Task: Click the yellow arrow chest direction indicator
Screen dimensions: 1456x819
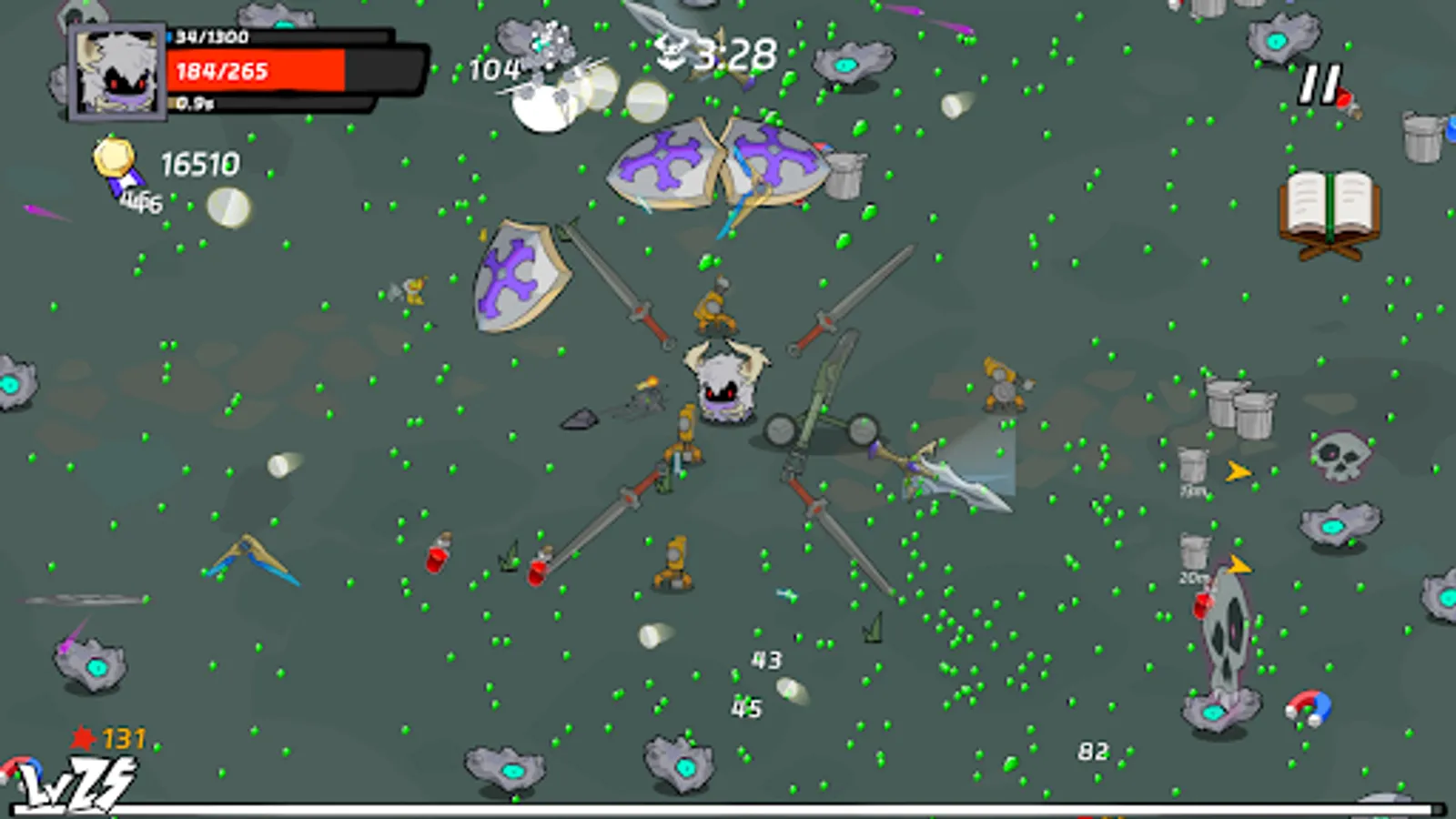Action: pyautogui.click(x=1238, y=469)
